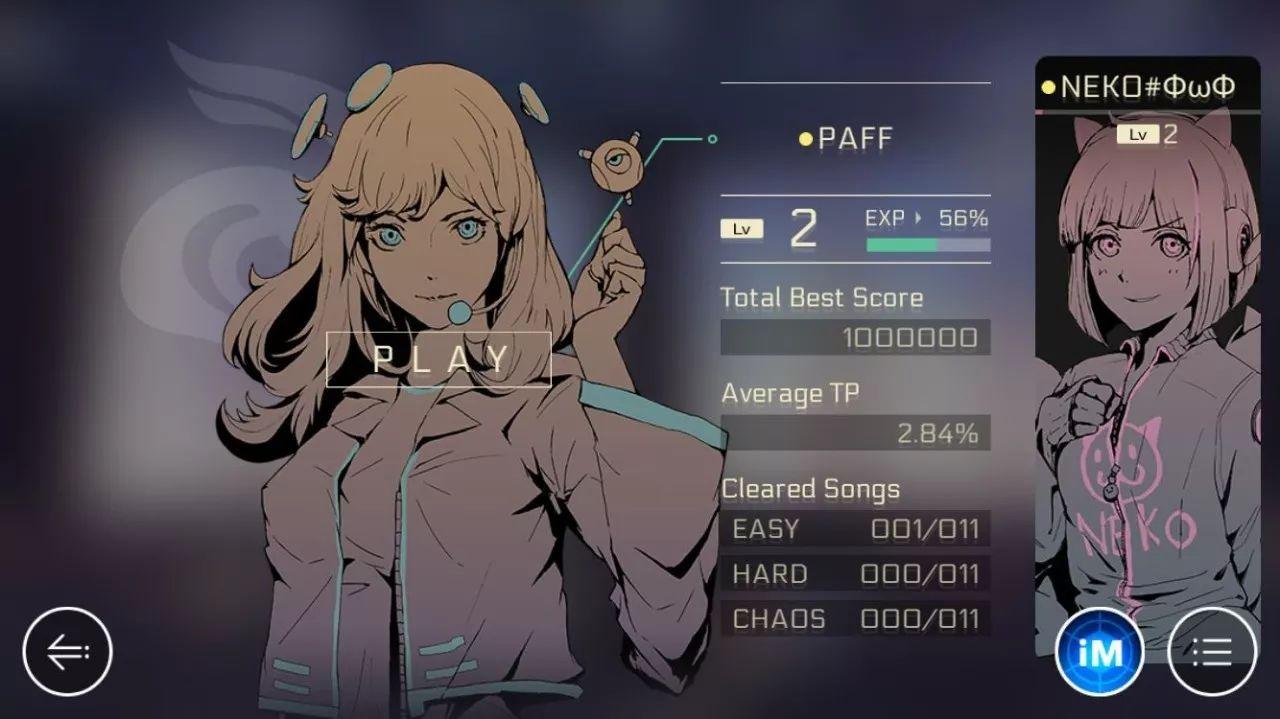Open the list menu button
This screenshot has height=719, width=1280.
point(1211,652)
